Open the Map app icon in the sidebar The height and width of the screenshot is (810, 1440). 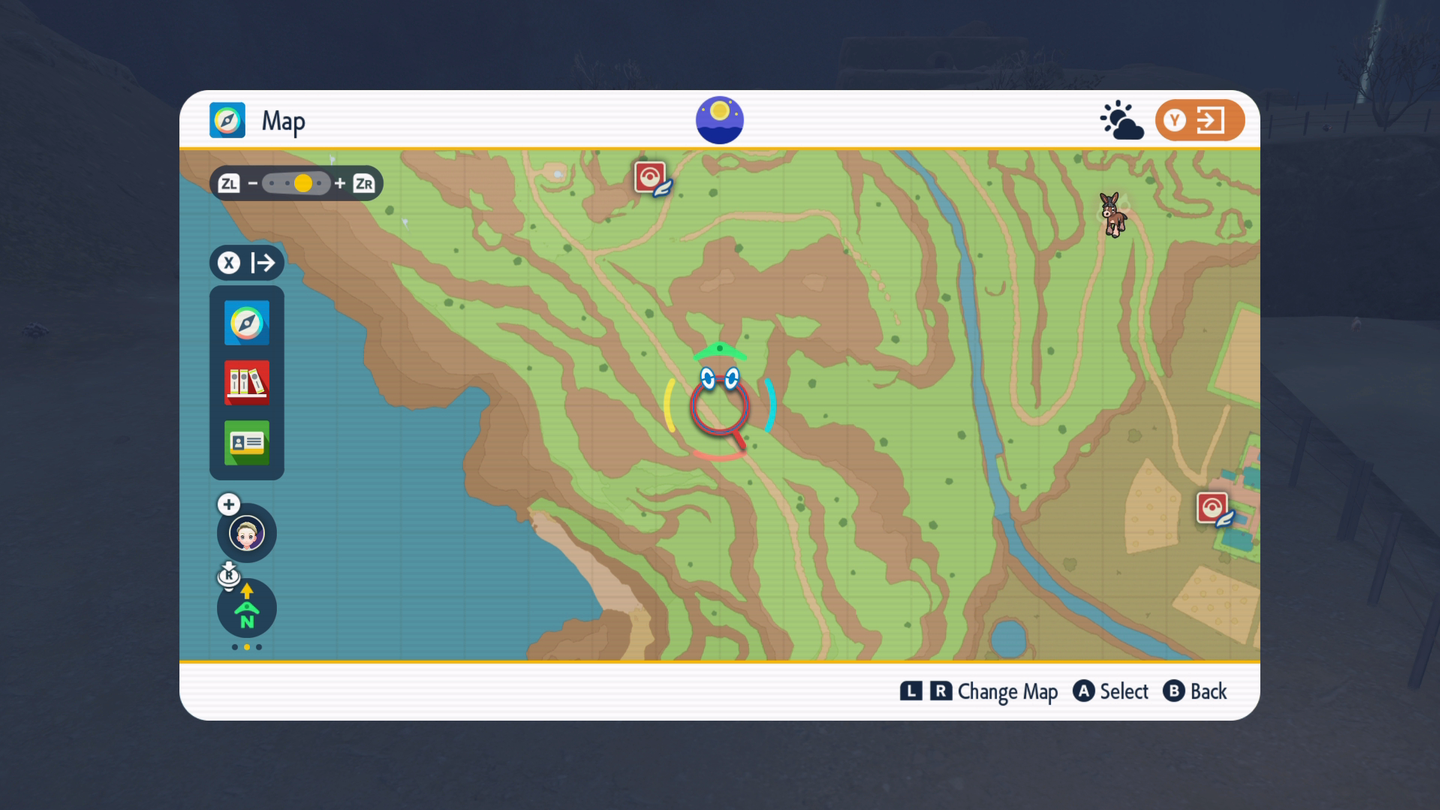click(x=247, y=323)
